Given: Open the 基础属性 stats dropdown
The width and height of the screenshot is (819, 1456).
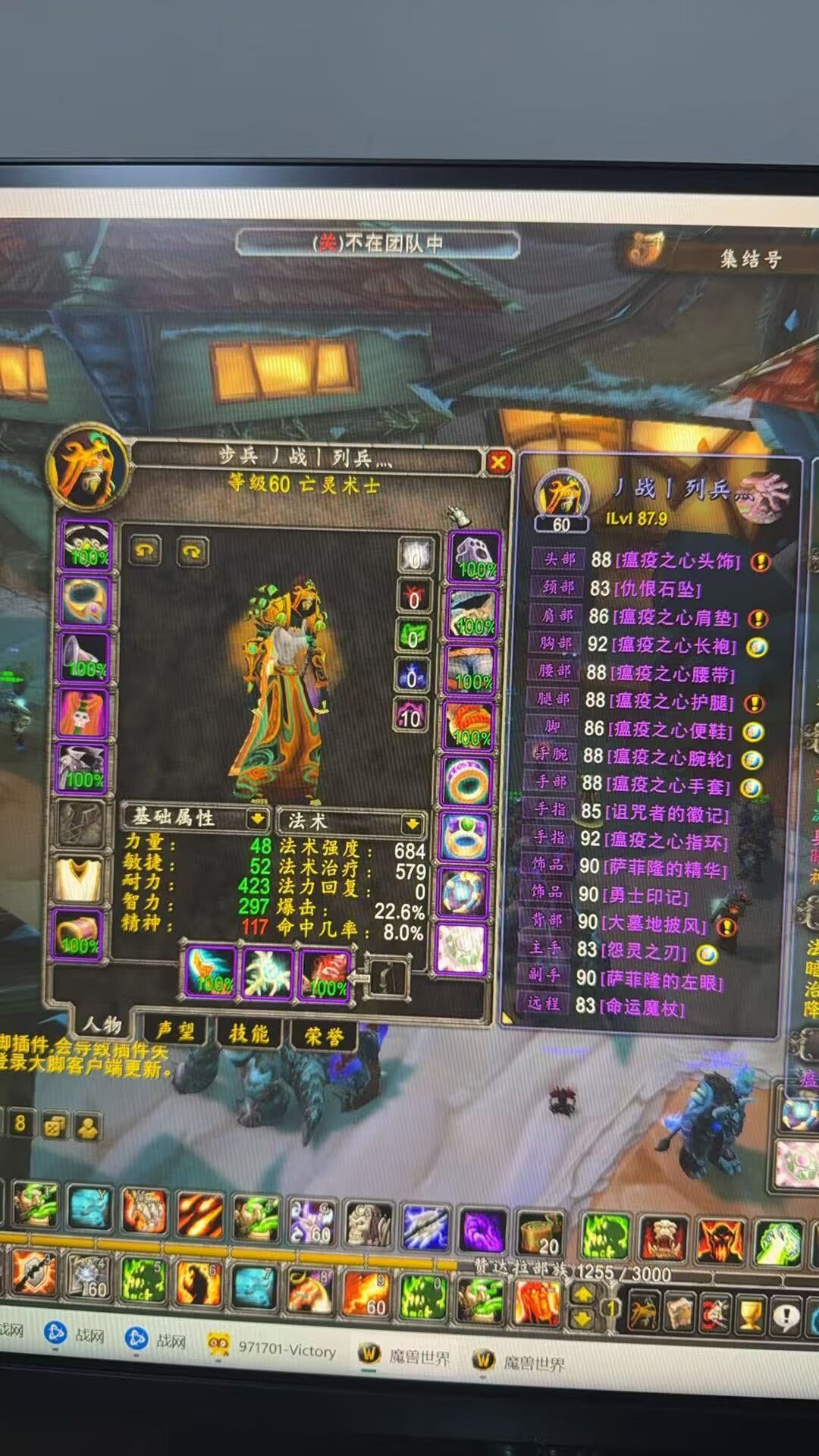Looking at the screenshot, I should (x=257, y=819).
